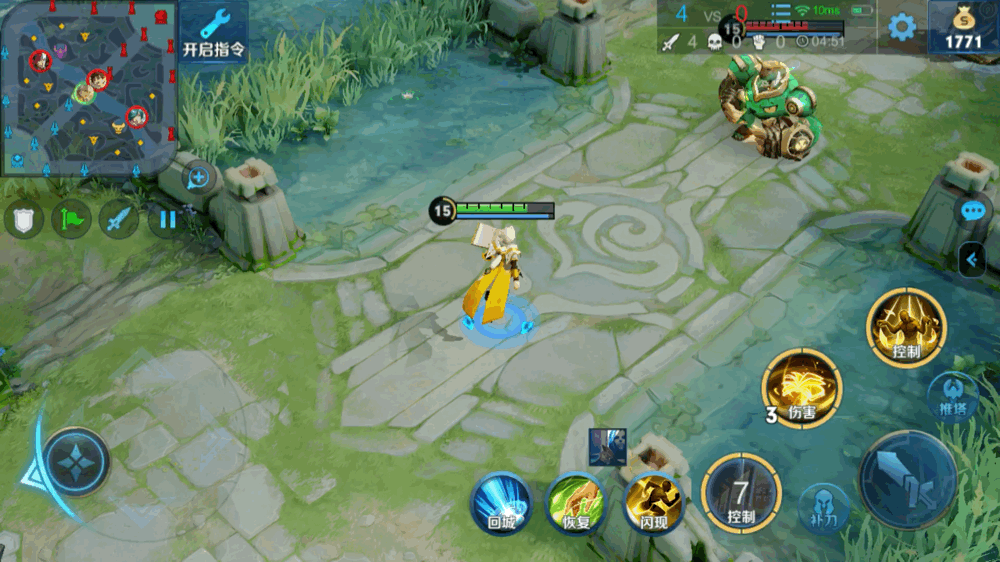Cast the 伤害 damage skill
This screenshot has height=562, width=1000.
click(802, 389)
